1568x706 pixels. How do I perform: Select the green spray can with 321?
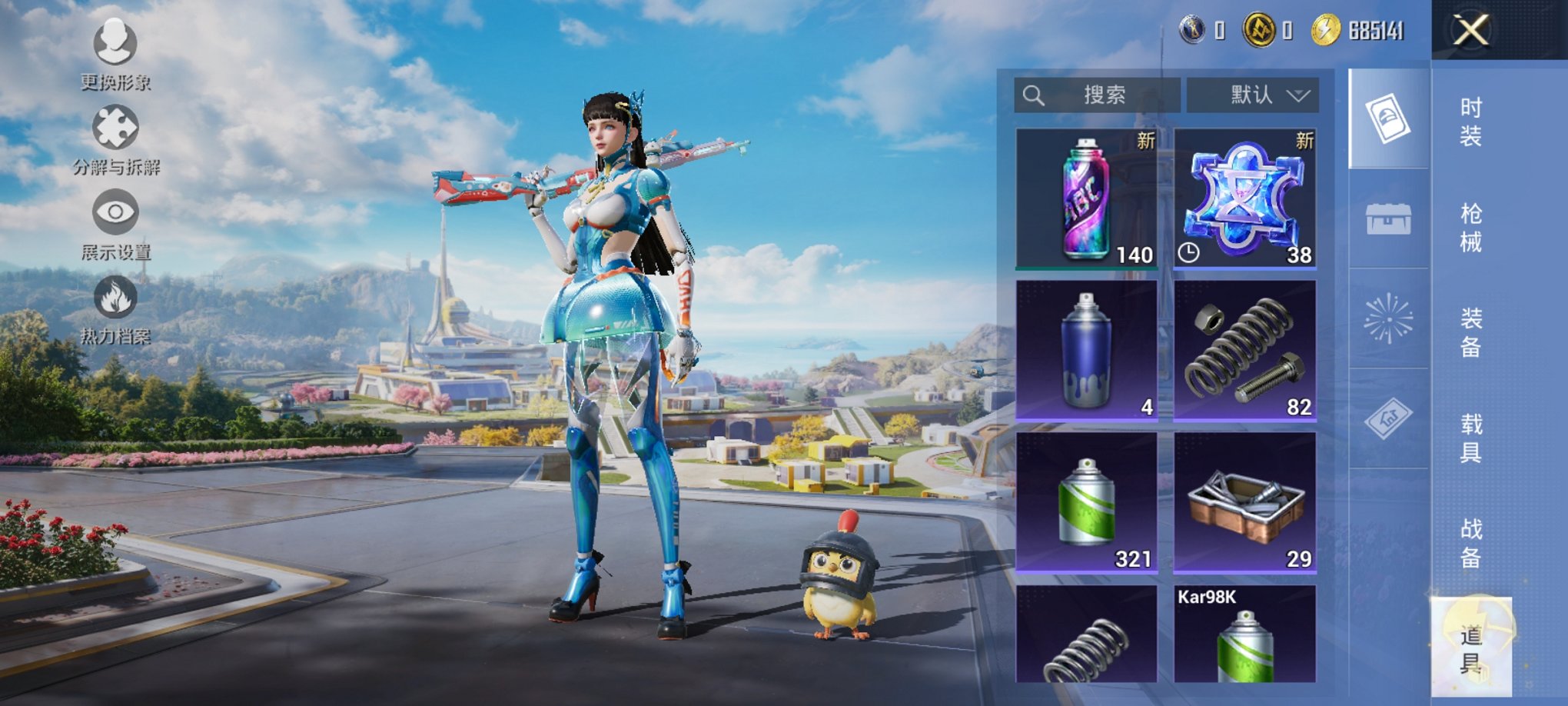[1086, 502]
